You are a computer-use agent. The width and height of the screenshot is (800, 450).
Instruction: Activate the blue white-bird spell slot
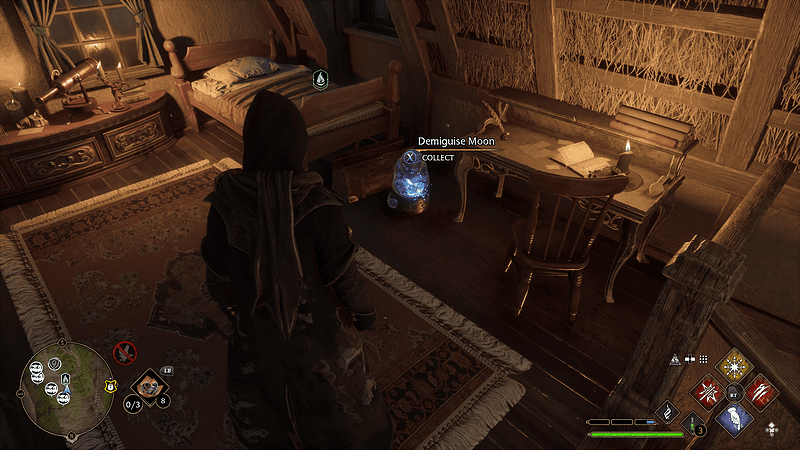point(736,416)
